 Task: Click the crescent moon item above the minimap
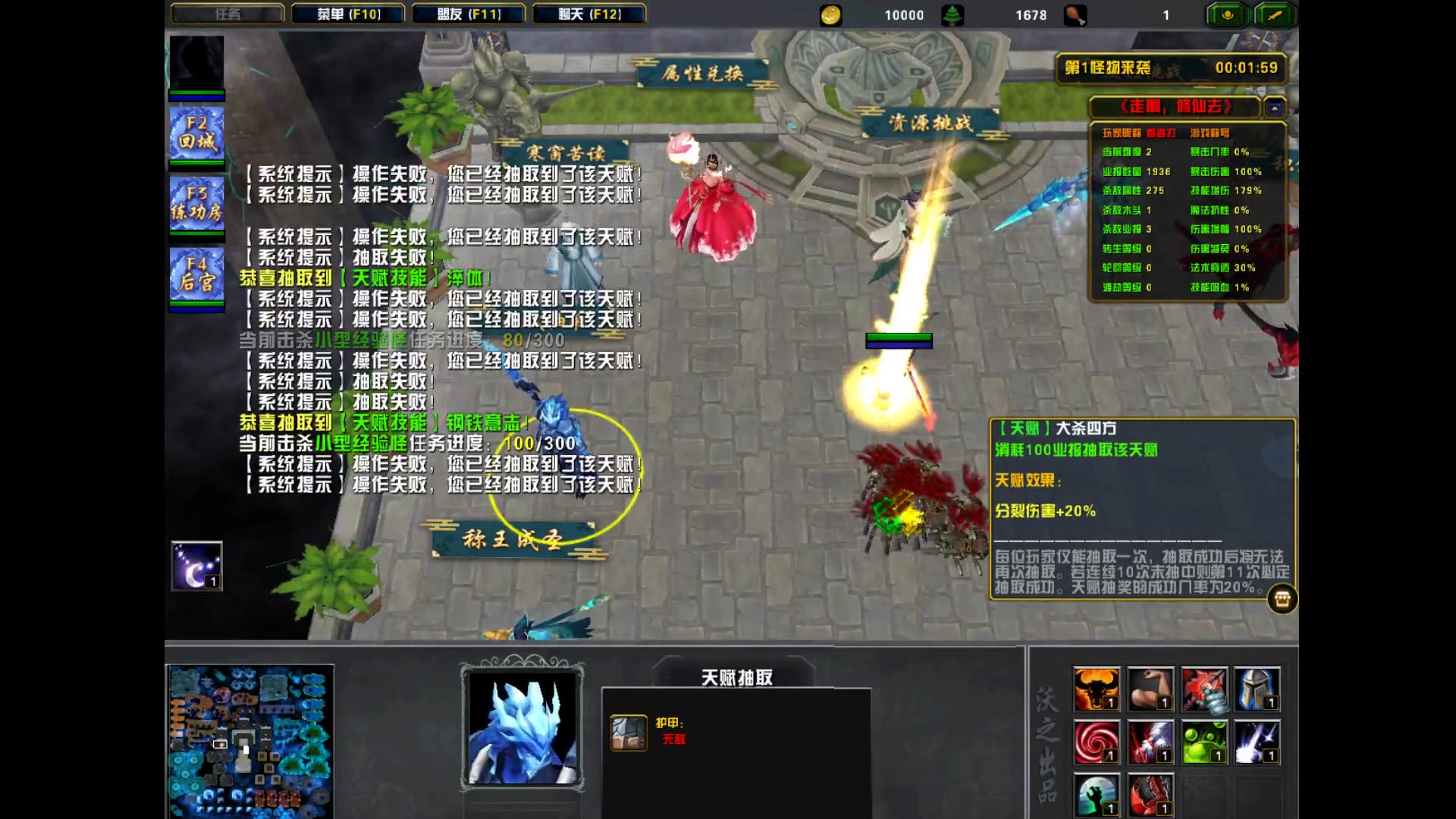tap(197, 565)
